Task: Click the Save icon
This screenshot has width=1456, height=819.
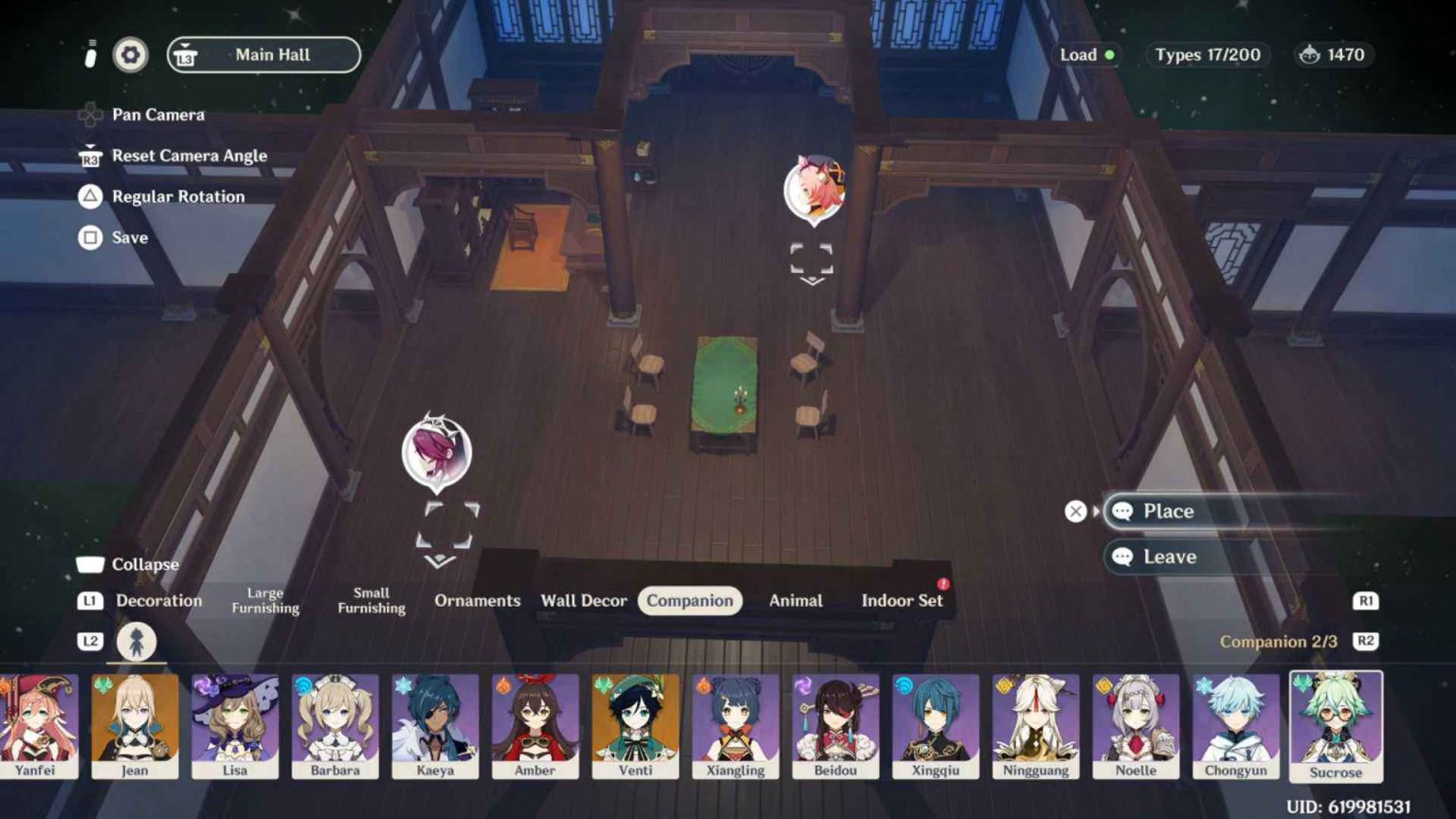Action: pos(89,237)
